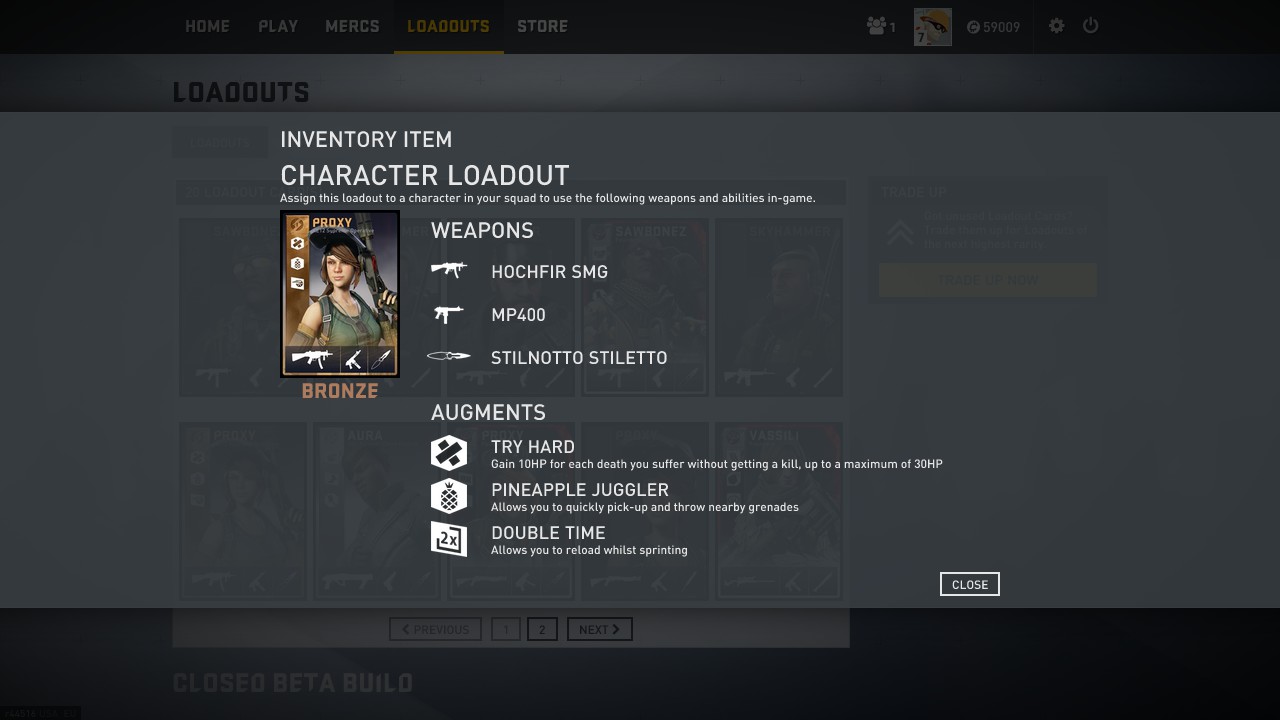Viewport: 1280px width, 720px height.
Task: Switch to the Mercs section
Action: 352,27
